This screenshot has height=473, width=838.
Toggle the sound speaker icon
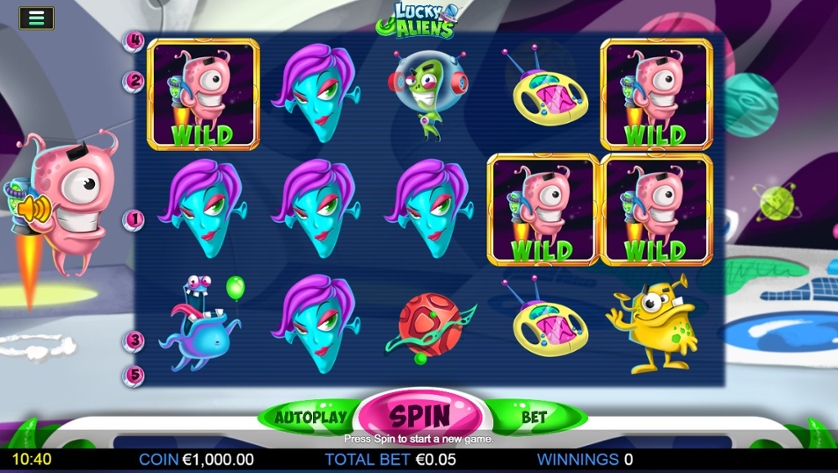(33, 208)
